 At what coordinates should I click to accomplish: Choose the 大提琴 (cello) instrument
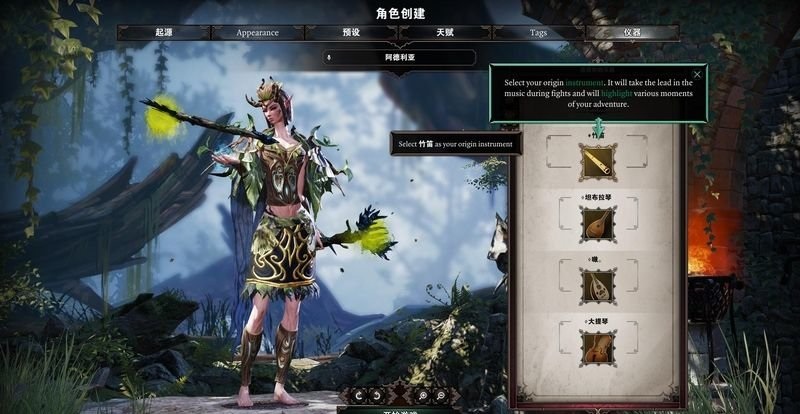(x=598, y=348)
